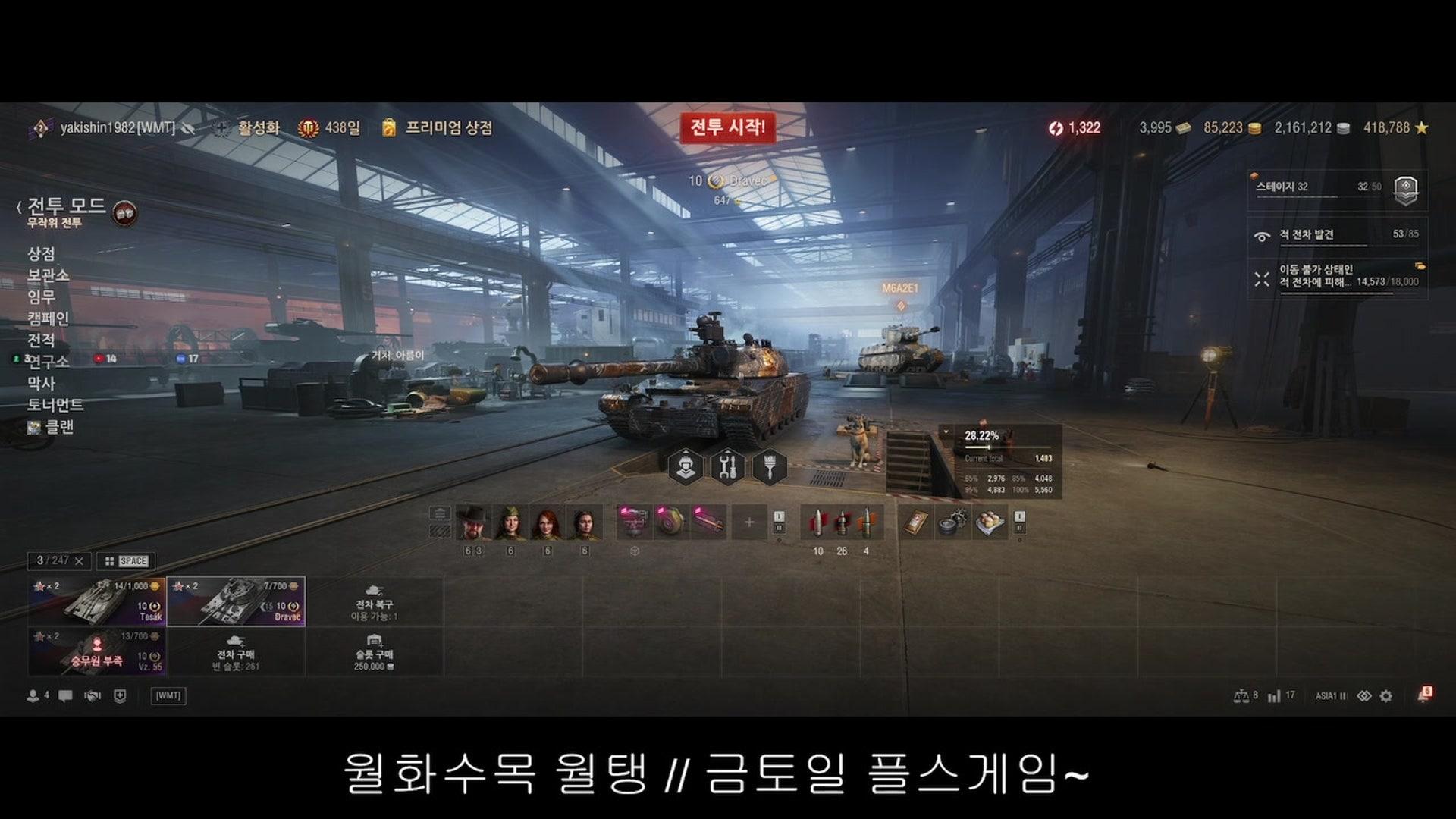Open exterior customization via the paintbrush icon
1456x819 pixels.
point(770,466)
